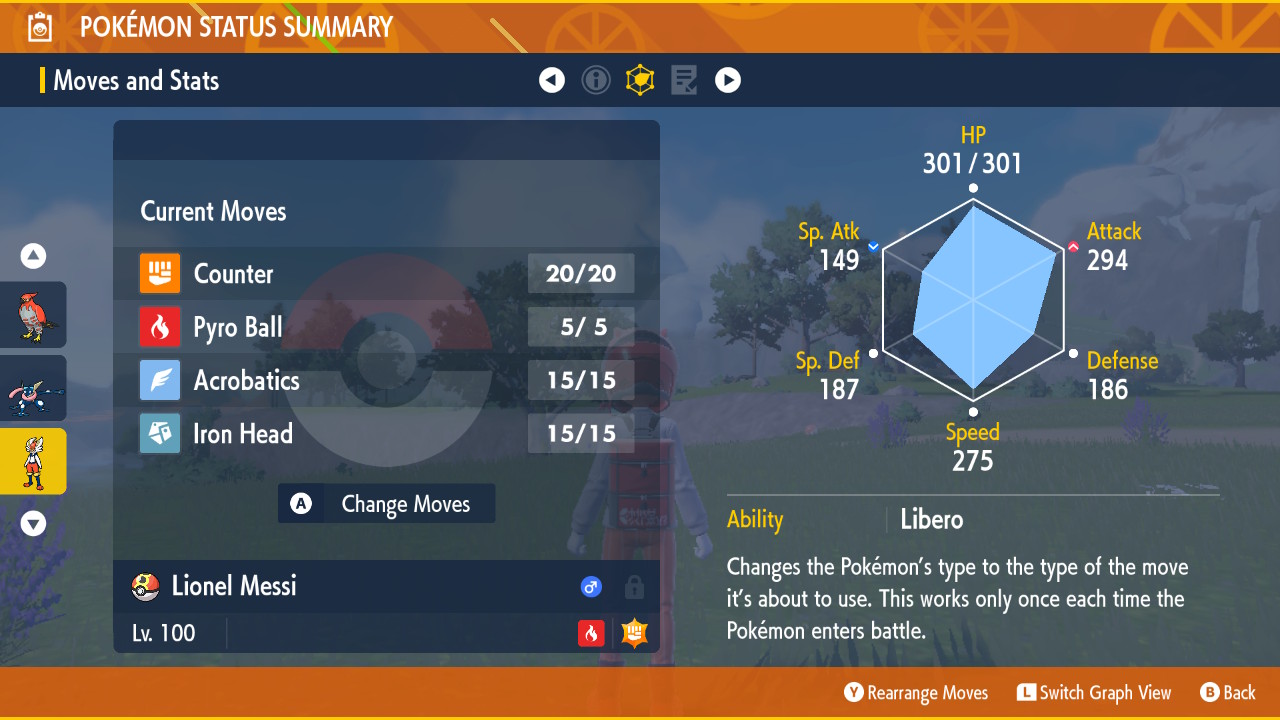The height and width of the screenshot is (720, 1280).
Task: Go to the previous summary page arrow
Action: point(552,80)
